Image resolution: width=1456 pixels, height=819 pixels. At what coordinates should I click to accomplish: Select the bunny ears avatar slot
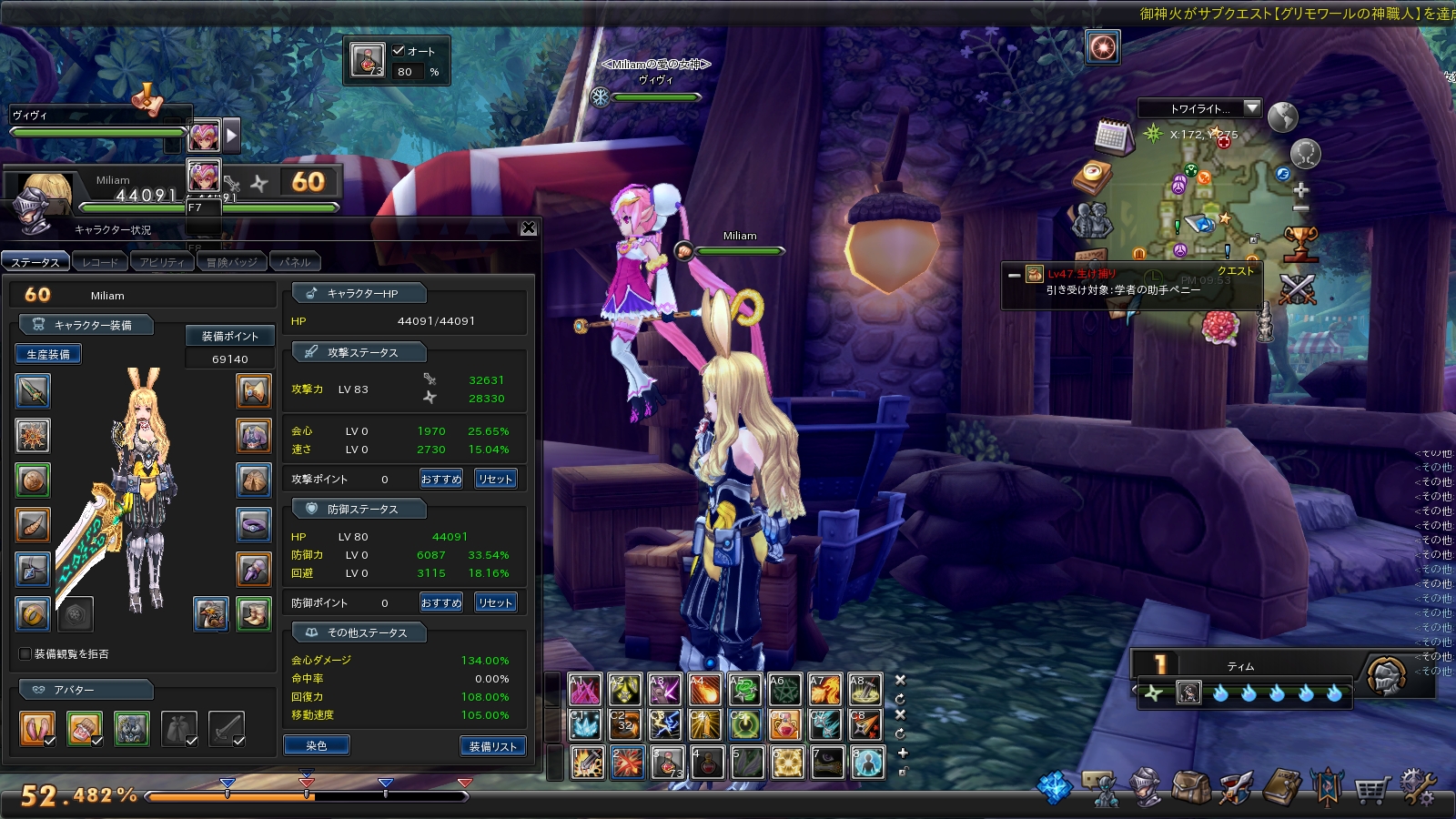coord(37,728)
